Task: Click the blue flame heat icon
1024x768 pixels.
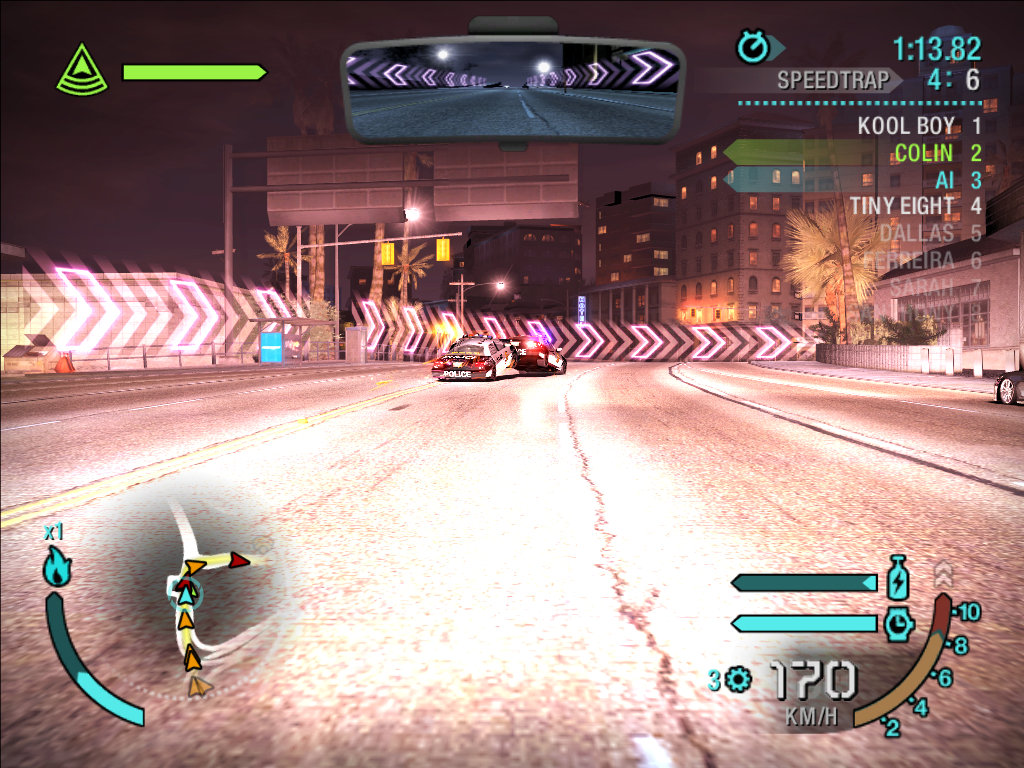Action: 56,568
